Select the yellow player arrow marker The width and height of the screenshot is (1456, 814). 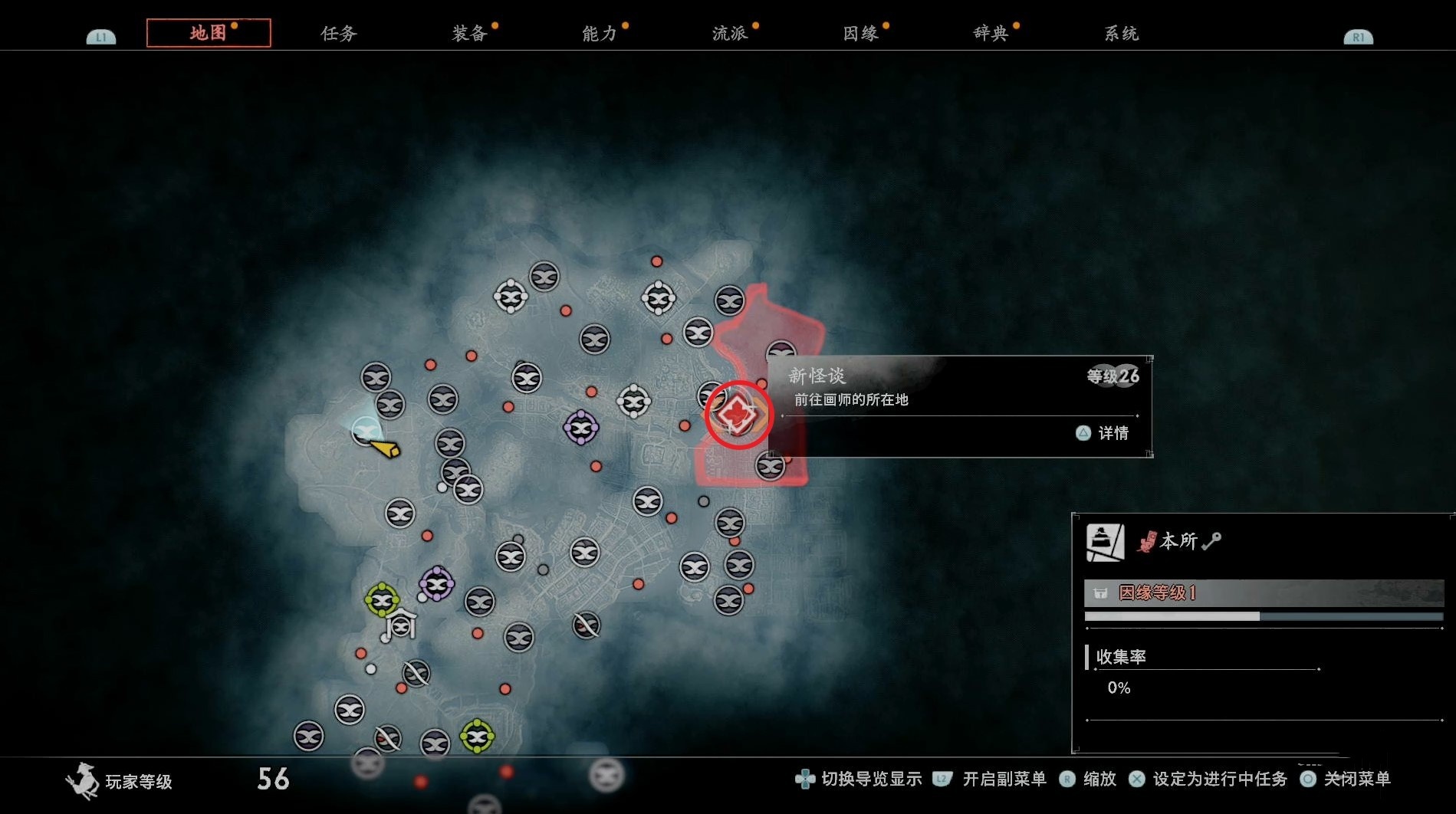tap(384, 448)
